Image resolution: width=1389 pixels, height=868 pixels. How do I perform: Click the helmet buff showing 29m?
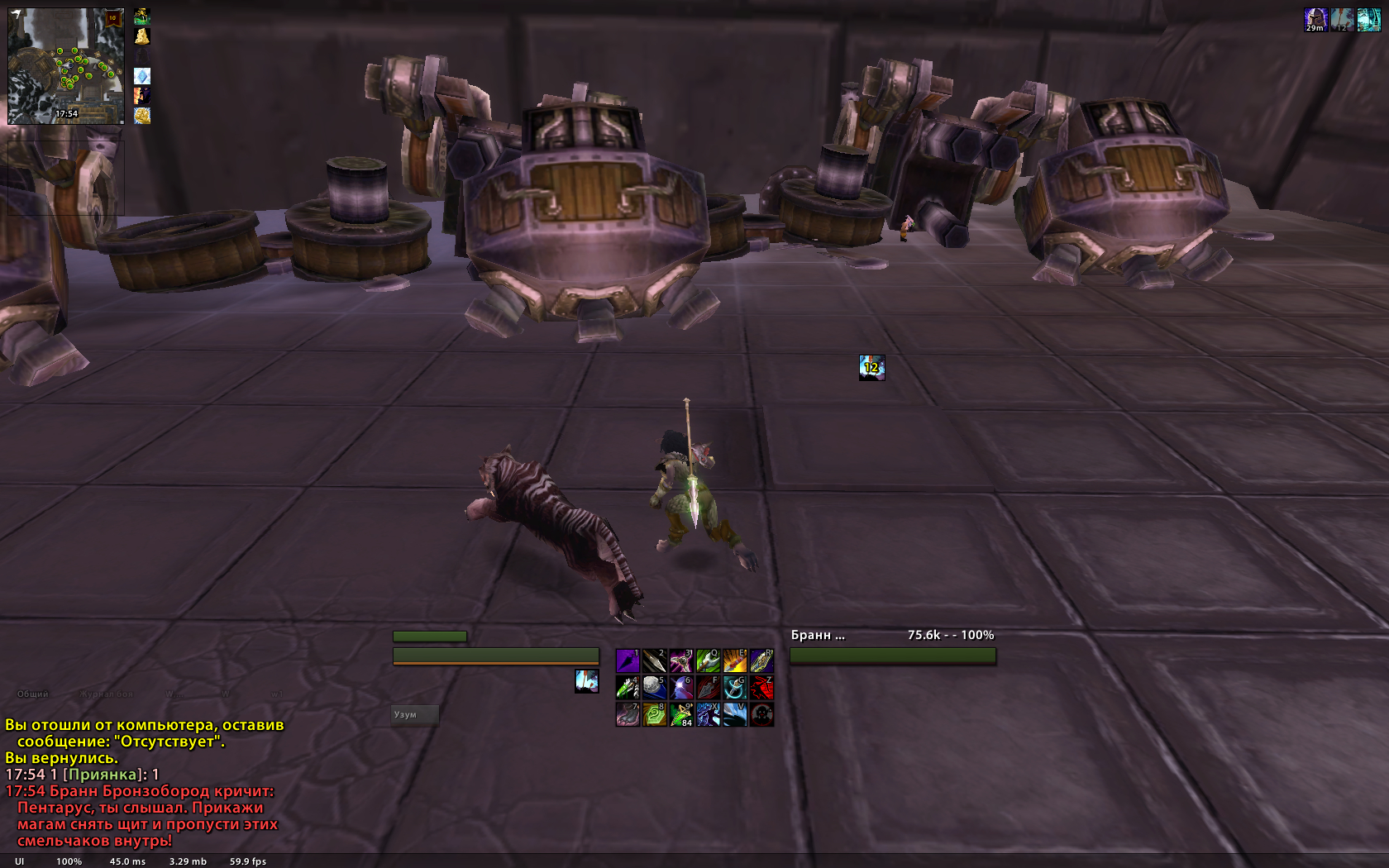tap(1315, 20)
